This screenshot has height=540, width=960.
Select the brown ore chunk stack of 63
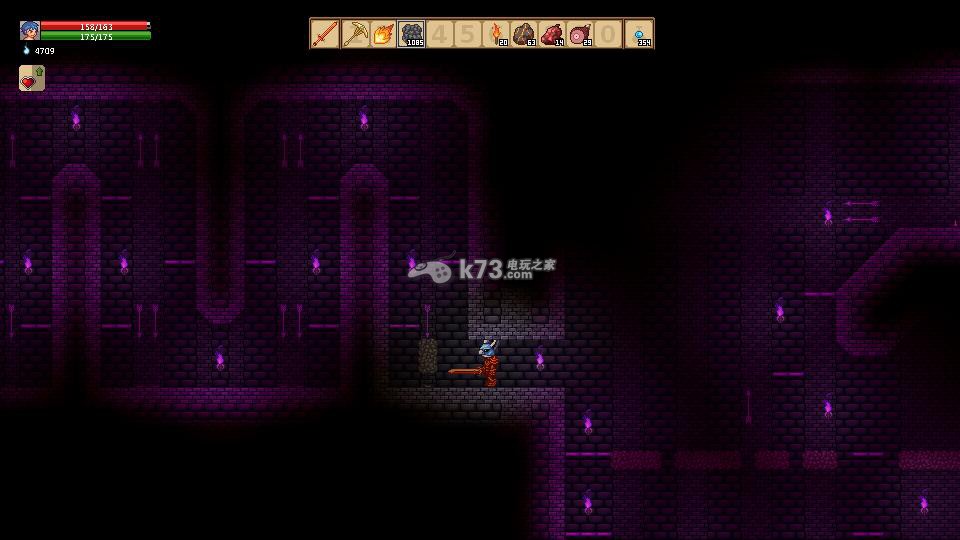coord(524,34)
